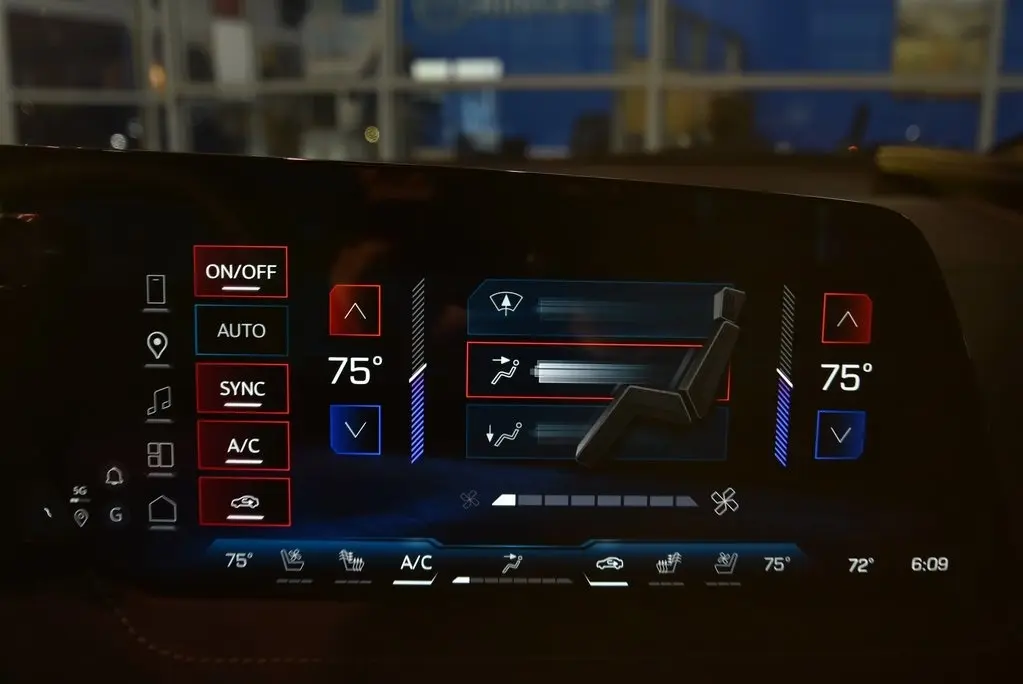The width and height of the screenshot is (1023, 684).
Task: Open notifications with the bell icon
Action: [x=115, y=476]
